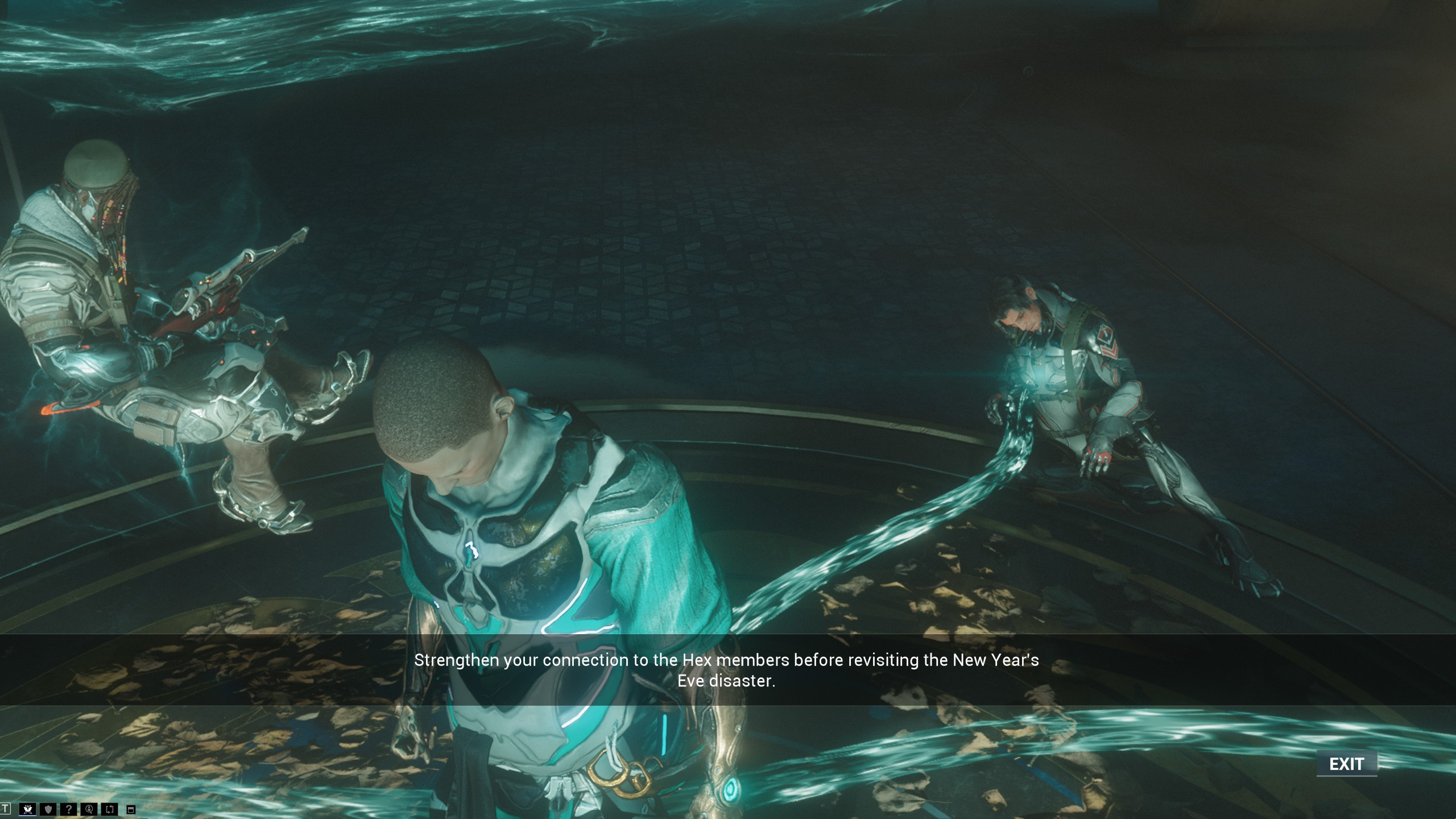This screenshot has height=819, width=1456.
Task: Switch to the trading chat tab with arrows
Action: pos(110,809)
